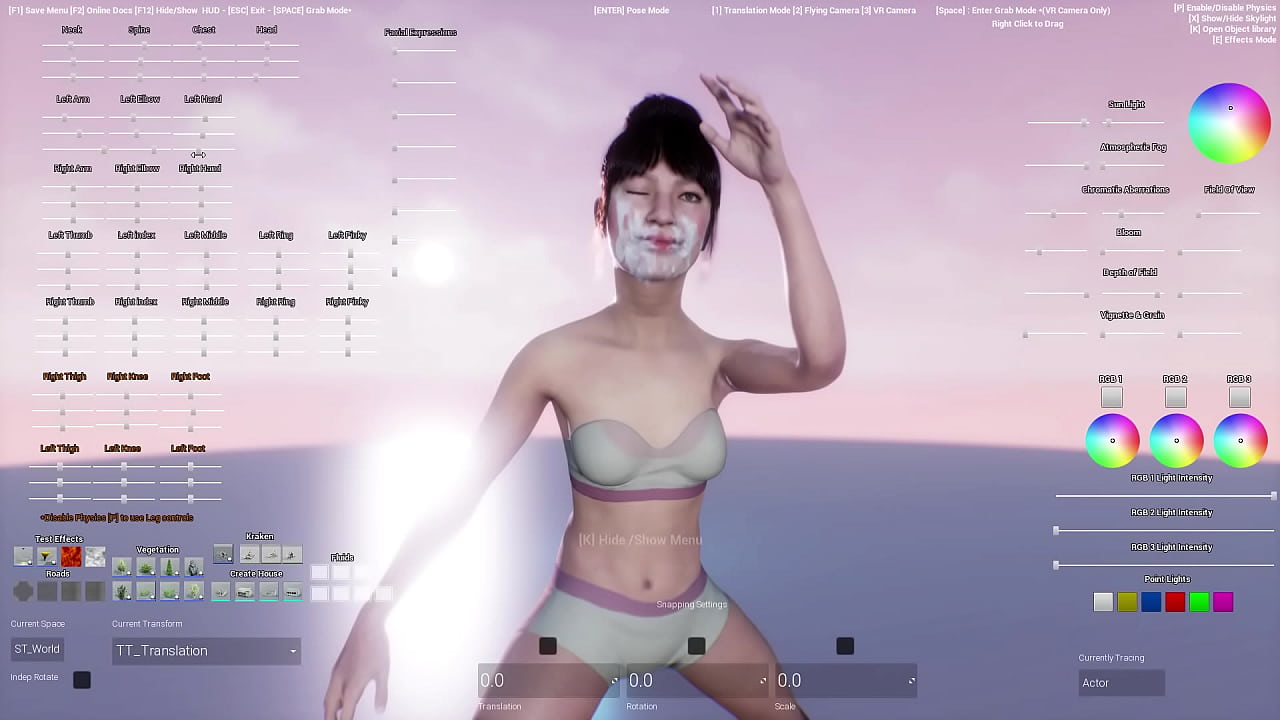Open the ST_World Current Space selector
The image size is (1280, 720).
(36, 648)
